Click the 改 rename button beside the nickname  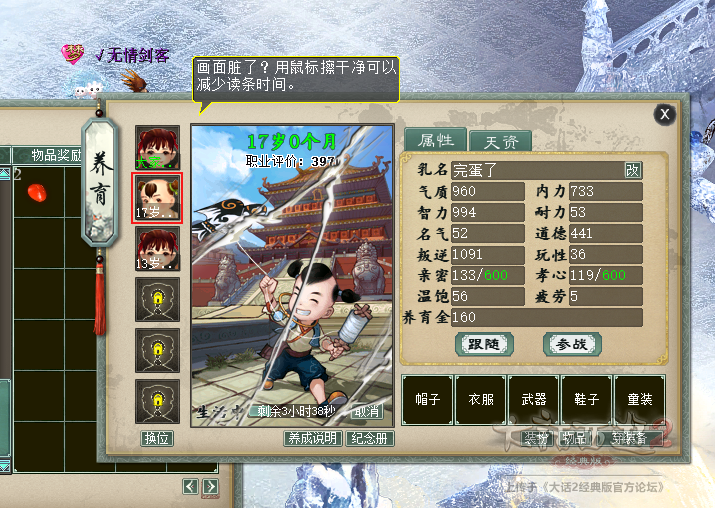(632, 170)
